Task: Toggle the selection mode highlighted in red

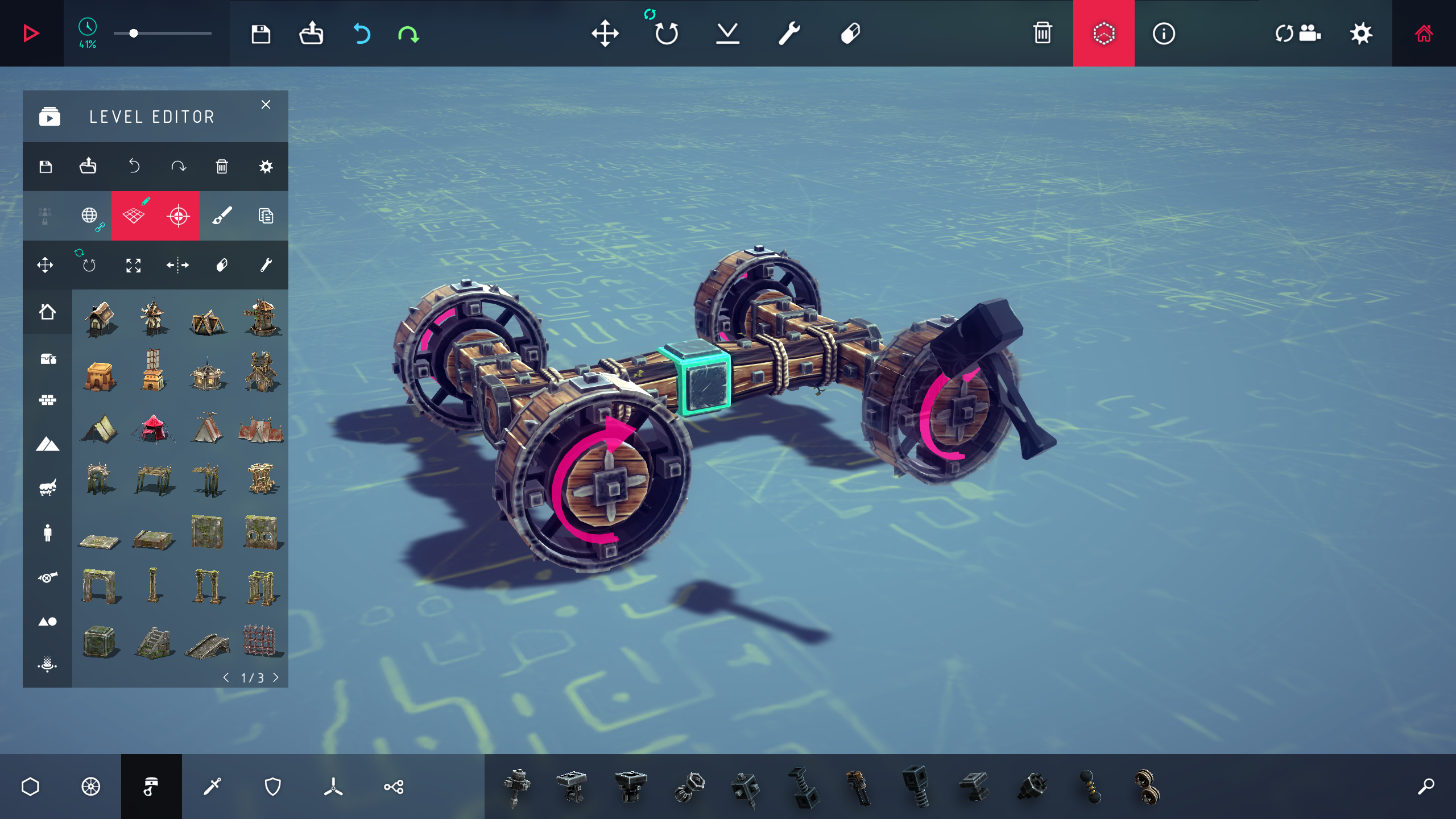Action: pyautogui.click(x=1103, y=34)
